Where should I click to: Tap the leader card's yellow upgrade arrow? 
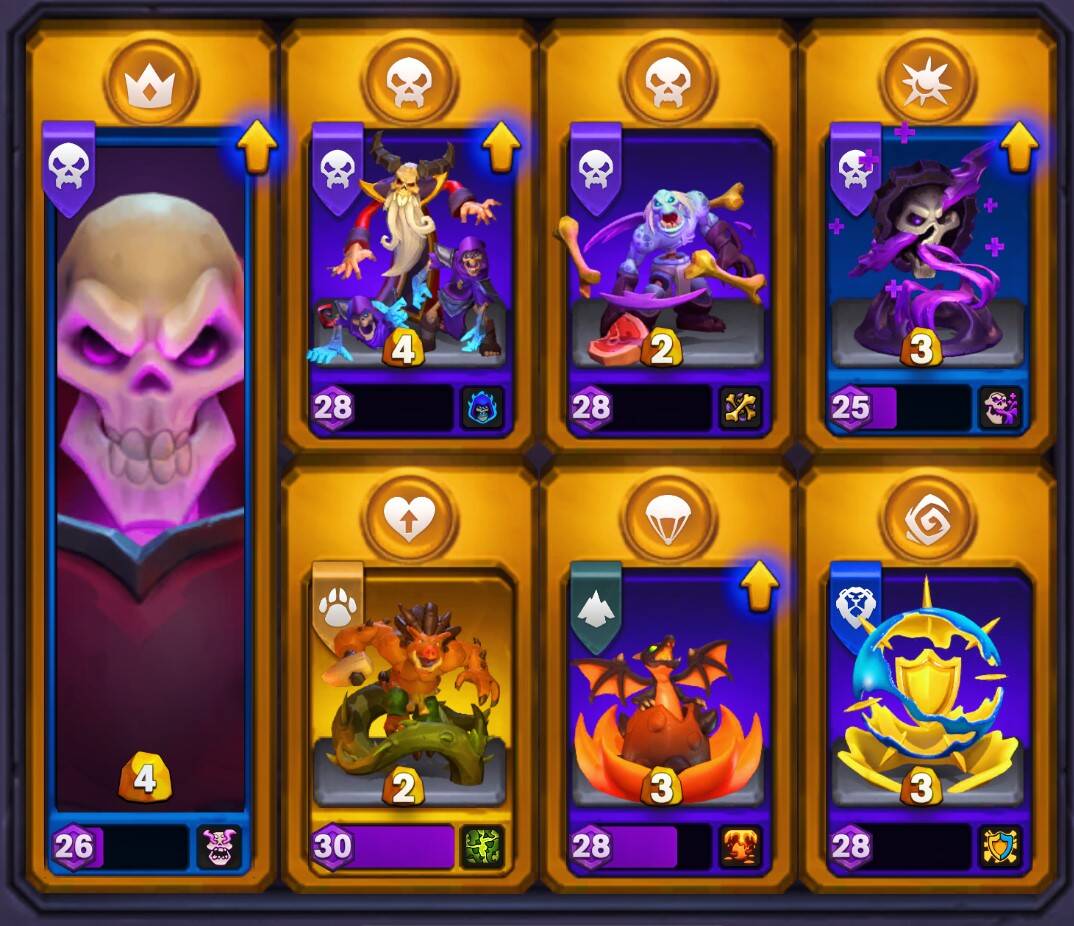(257, 150)
